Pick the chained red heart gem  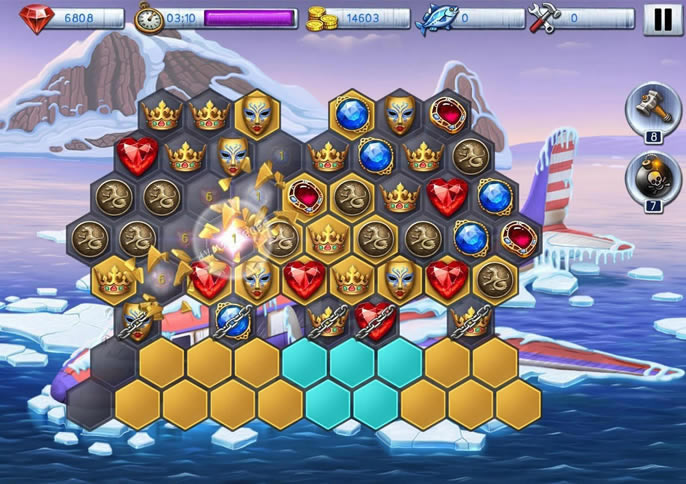tap(374, 318)
